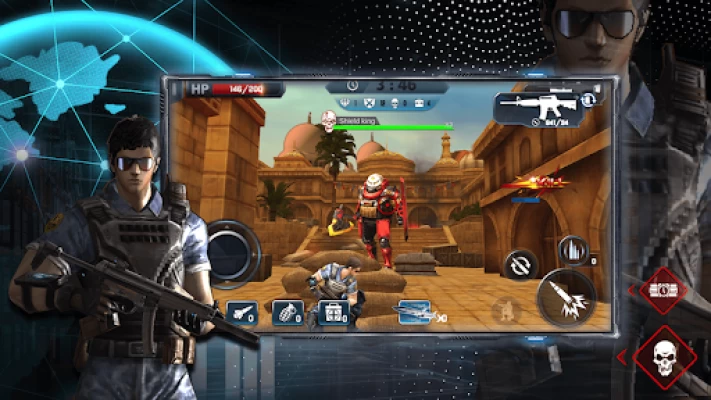Image resolution: width=711 pixels, height=400 pixels.
Task: Reload weapon with the circular arrows button
Action: pos(522,267)
